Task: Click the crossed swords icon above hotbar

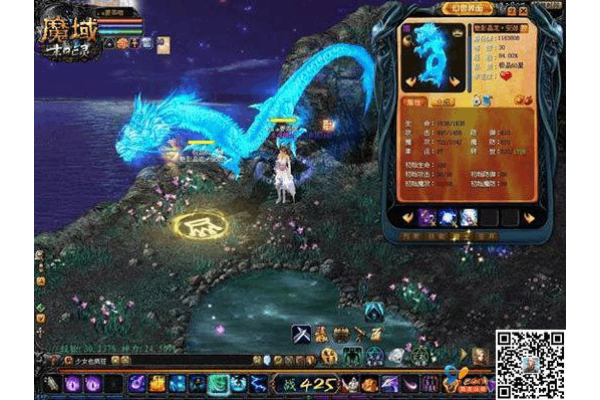Action: (x=301, y=334)
